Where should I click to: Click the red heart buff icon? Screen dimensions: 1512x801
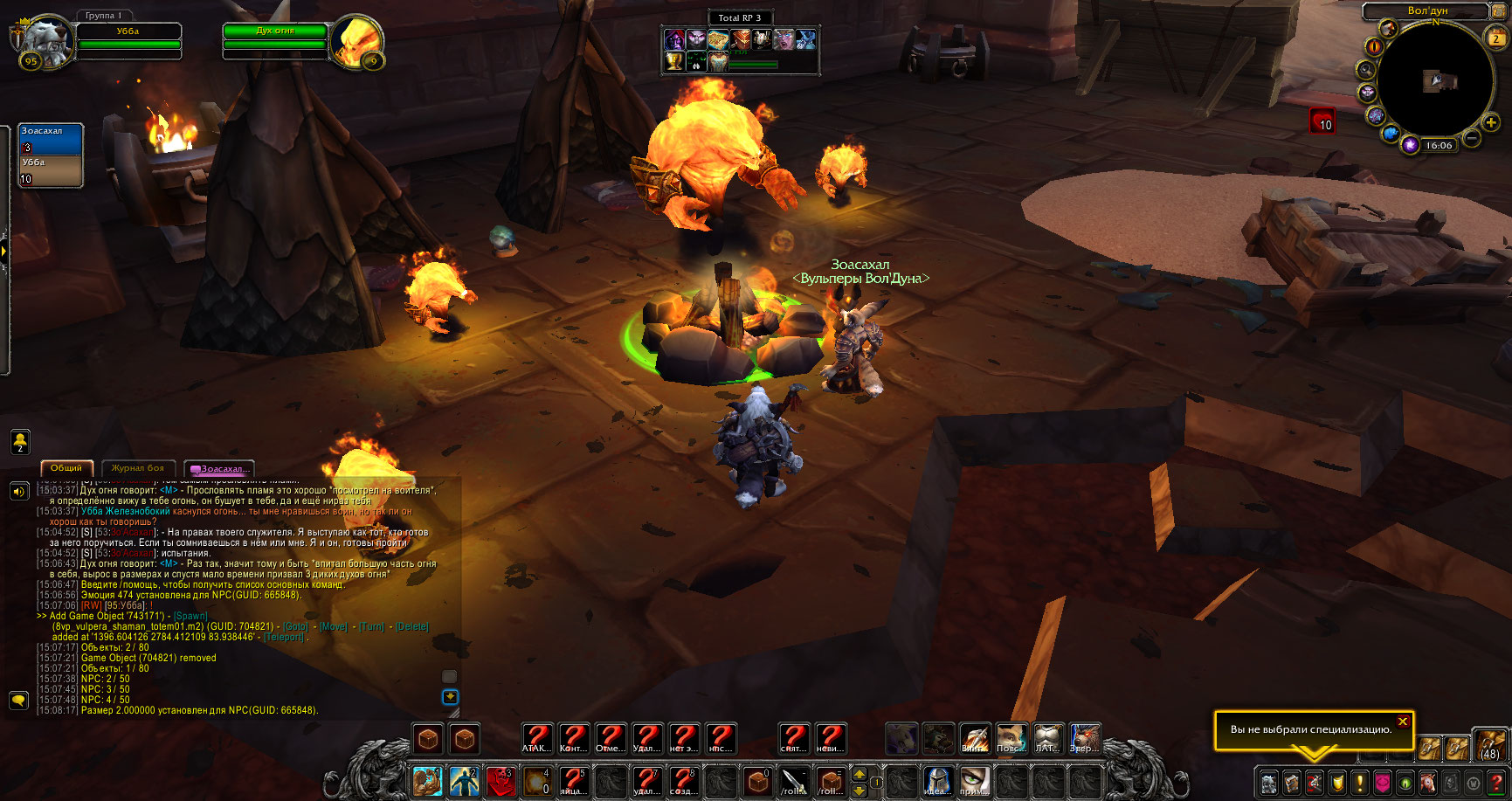click(1322, 121)
